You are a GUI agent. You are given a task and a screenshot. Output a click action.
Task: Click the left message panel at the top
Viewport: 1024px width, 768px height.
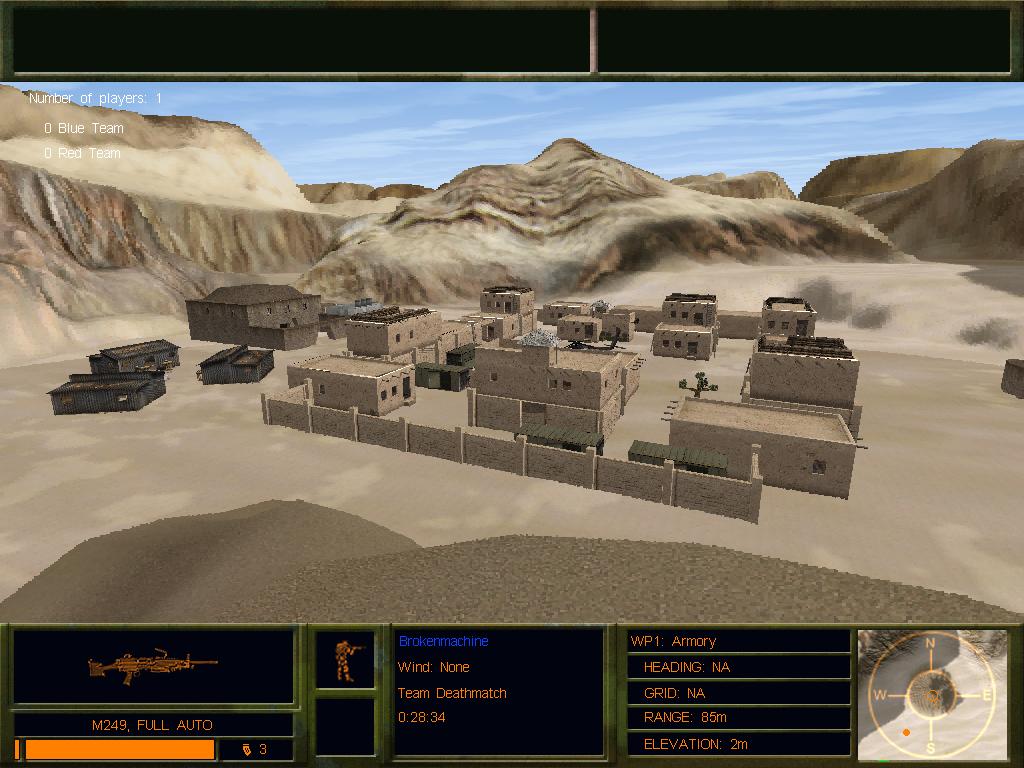point(302,41)
